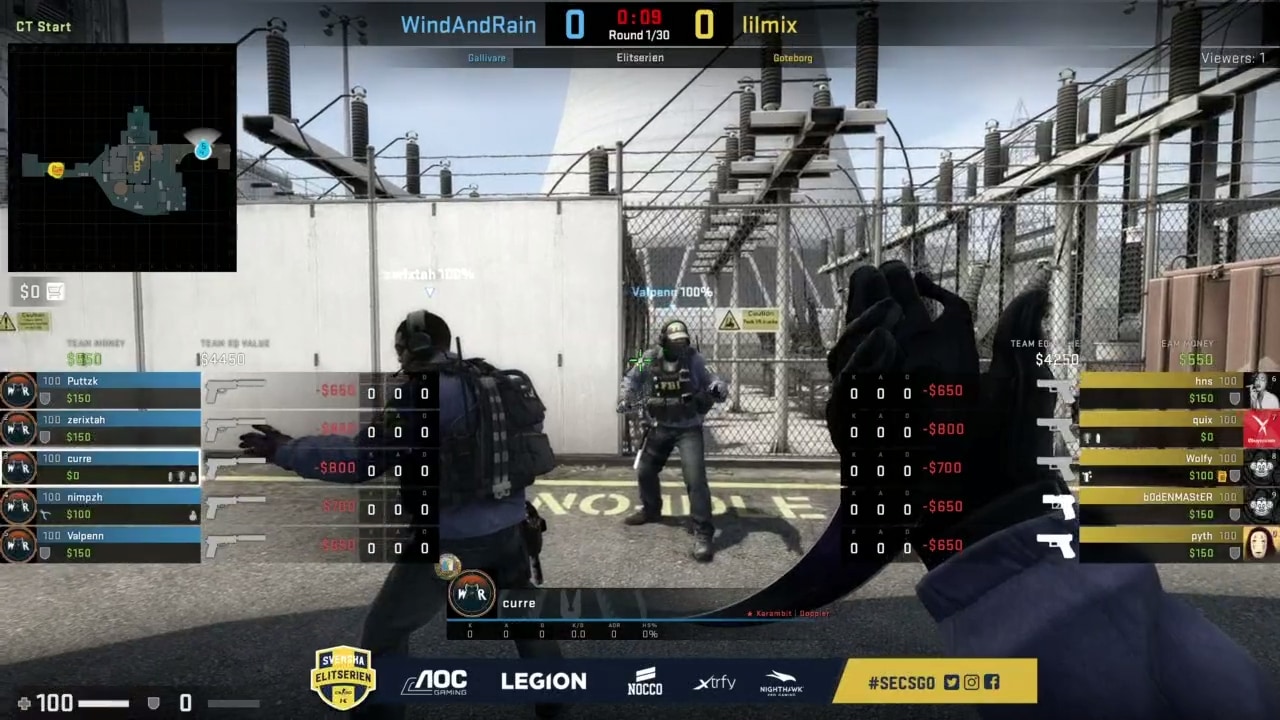Click the curre spectated-player name panel
The height and width of the screenshot is (720, 1280).
point(518,603)
